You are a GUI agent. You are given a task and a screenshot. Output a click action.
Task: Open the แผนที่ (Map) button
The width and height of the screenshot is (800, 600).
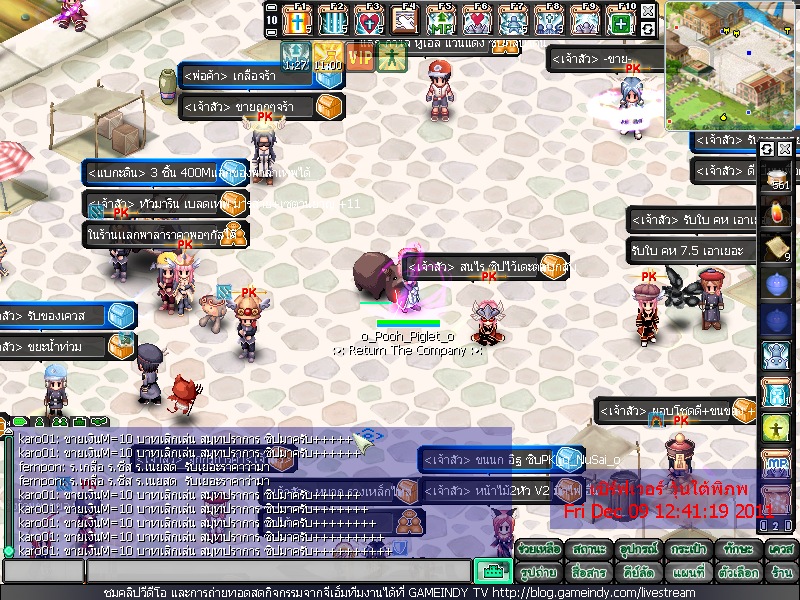click(686, 573)
